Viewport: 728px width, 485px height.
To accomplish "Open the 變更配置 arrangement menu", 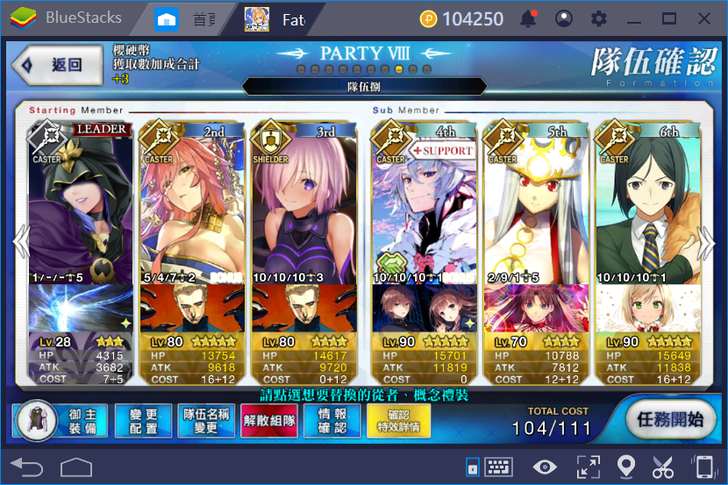I will (x=141, y=421).
